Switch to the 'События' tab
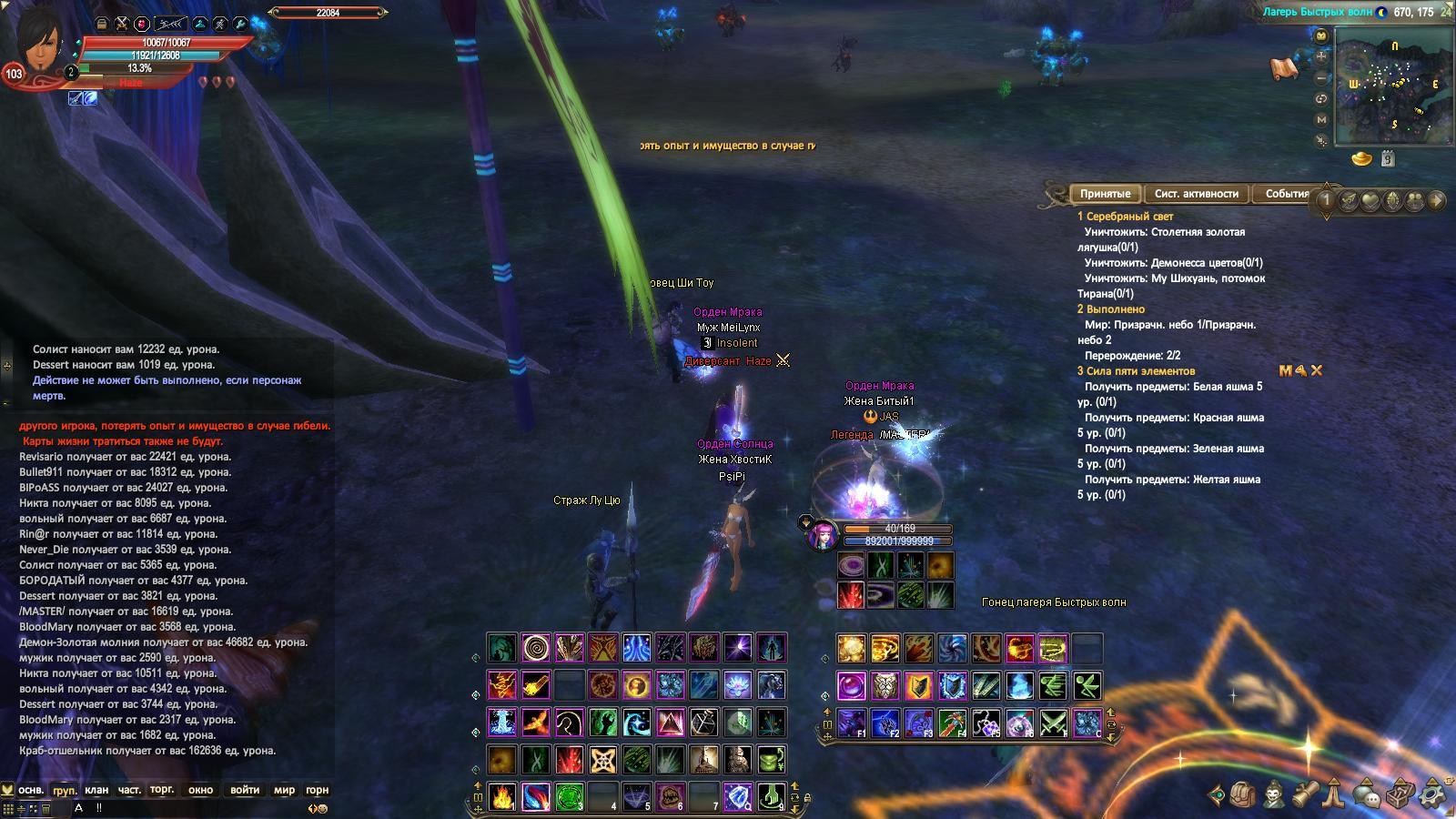Viewport: 1456px width, 819px height. pos(1286,194)
